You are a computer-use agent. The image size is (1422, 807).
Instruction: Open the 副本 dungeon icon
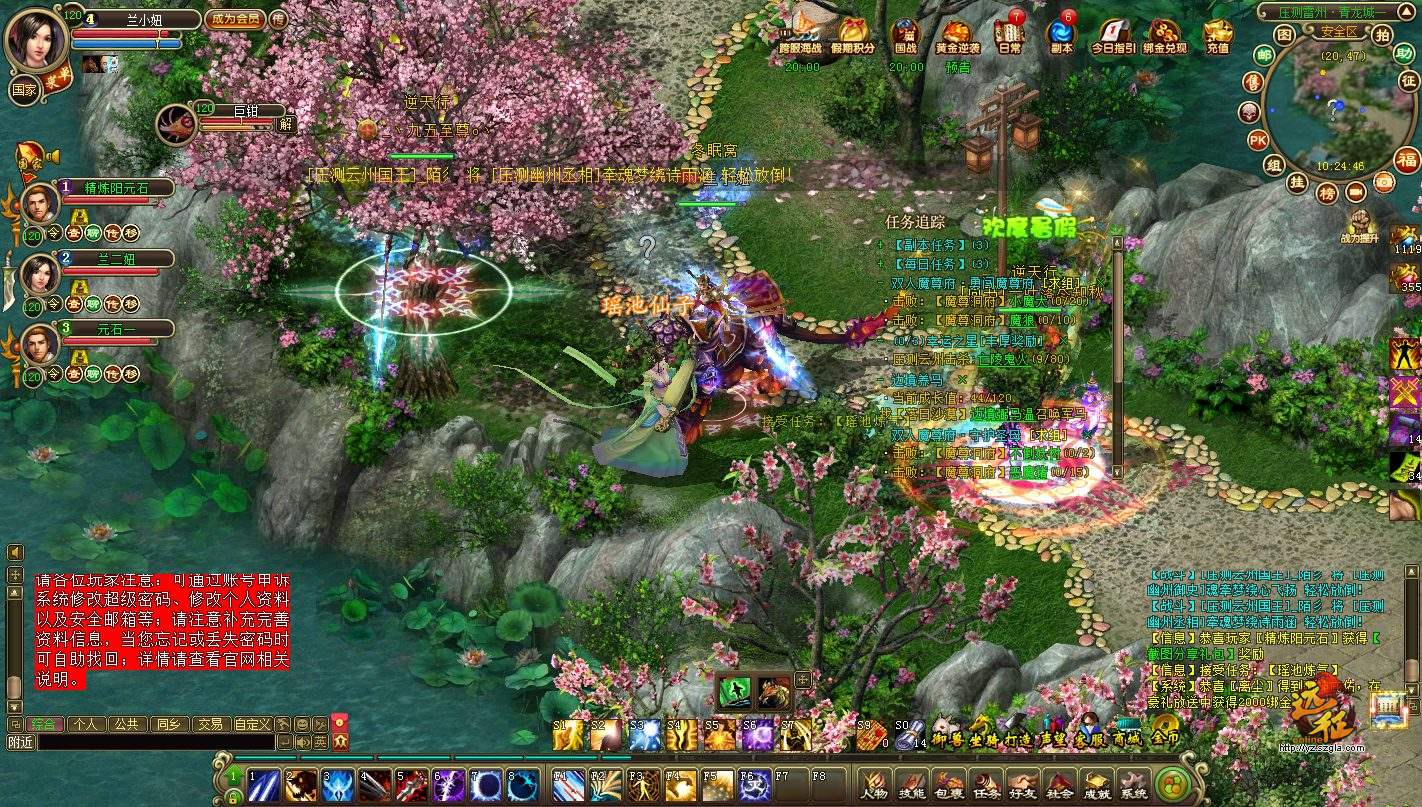pyautogui.click(x=1060, y=37)
